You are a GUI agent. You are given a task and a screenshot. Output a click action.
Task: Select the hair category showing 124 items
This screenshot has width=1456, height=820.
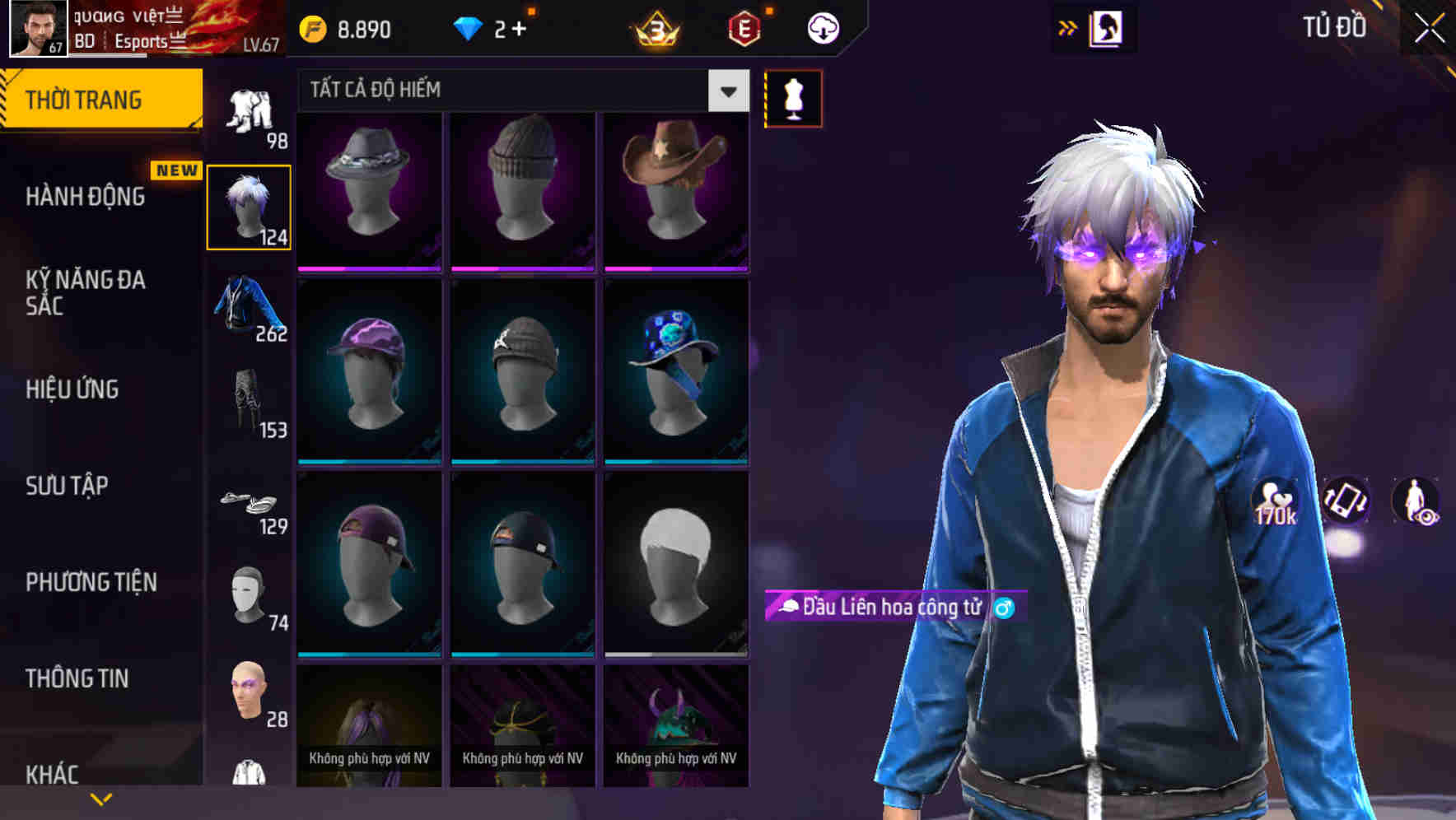pyautogui.click(x=250, y=206)
